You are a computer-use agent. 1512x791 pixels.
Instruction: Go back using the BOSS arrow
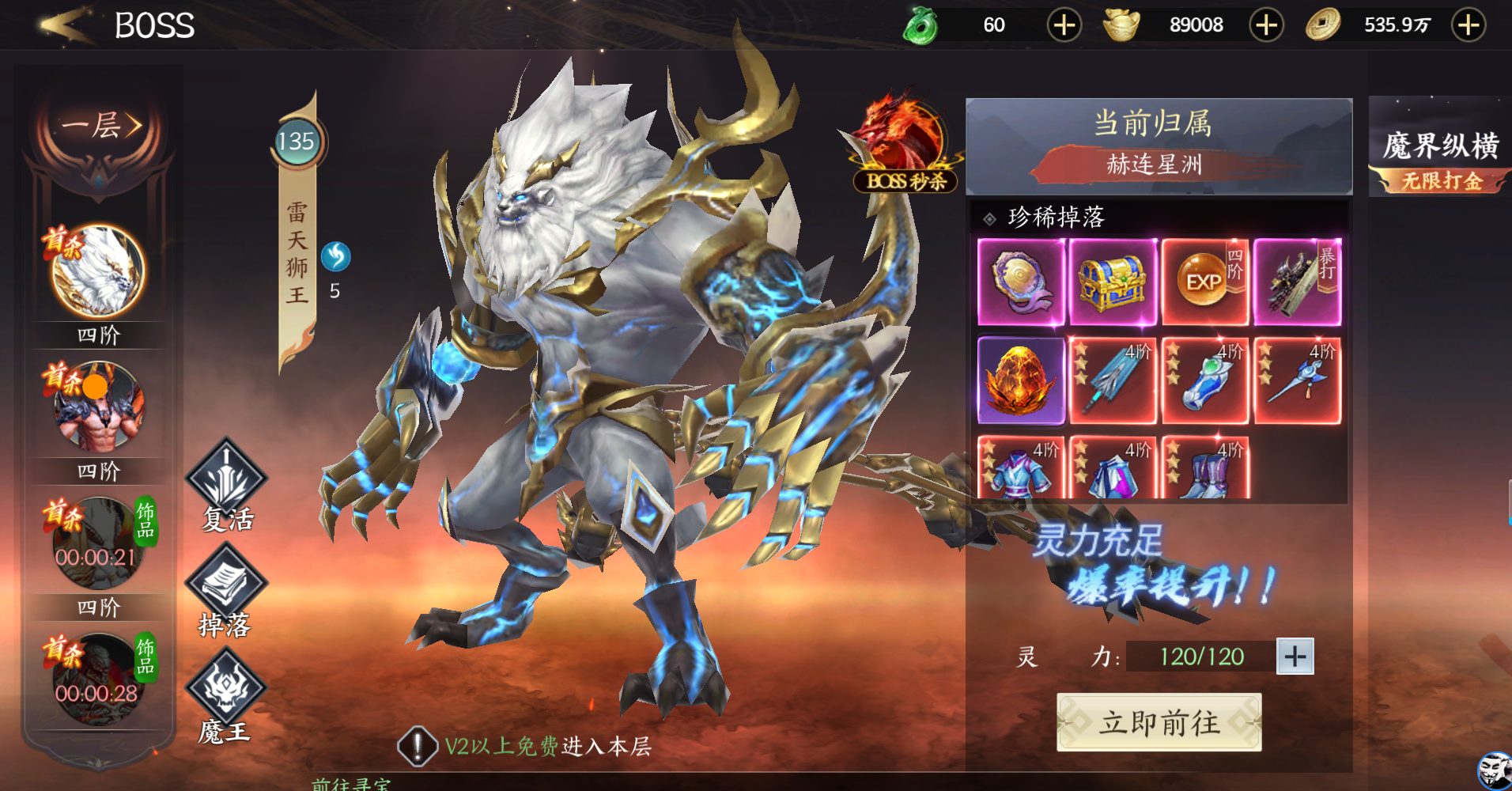pos(66,25)
